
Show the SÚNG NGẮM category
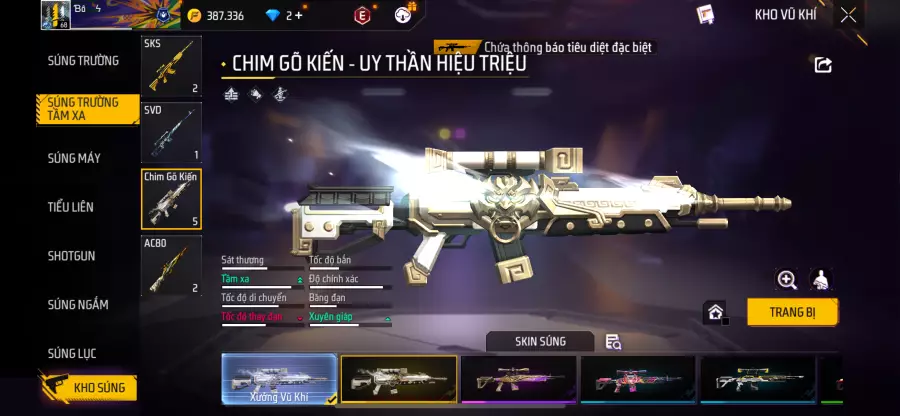[x=78, y=304]
